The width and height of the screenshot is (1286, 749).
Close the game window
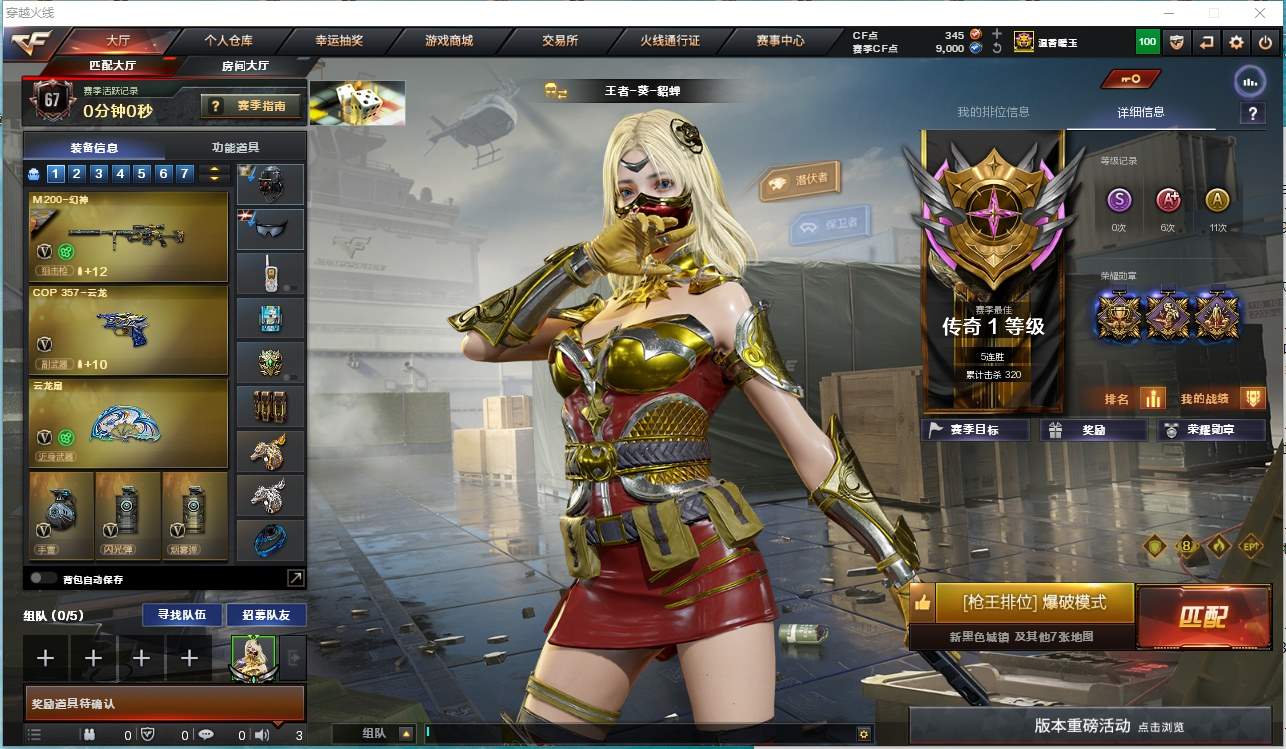(x=1261, y=13)
